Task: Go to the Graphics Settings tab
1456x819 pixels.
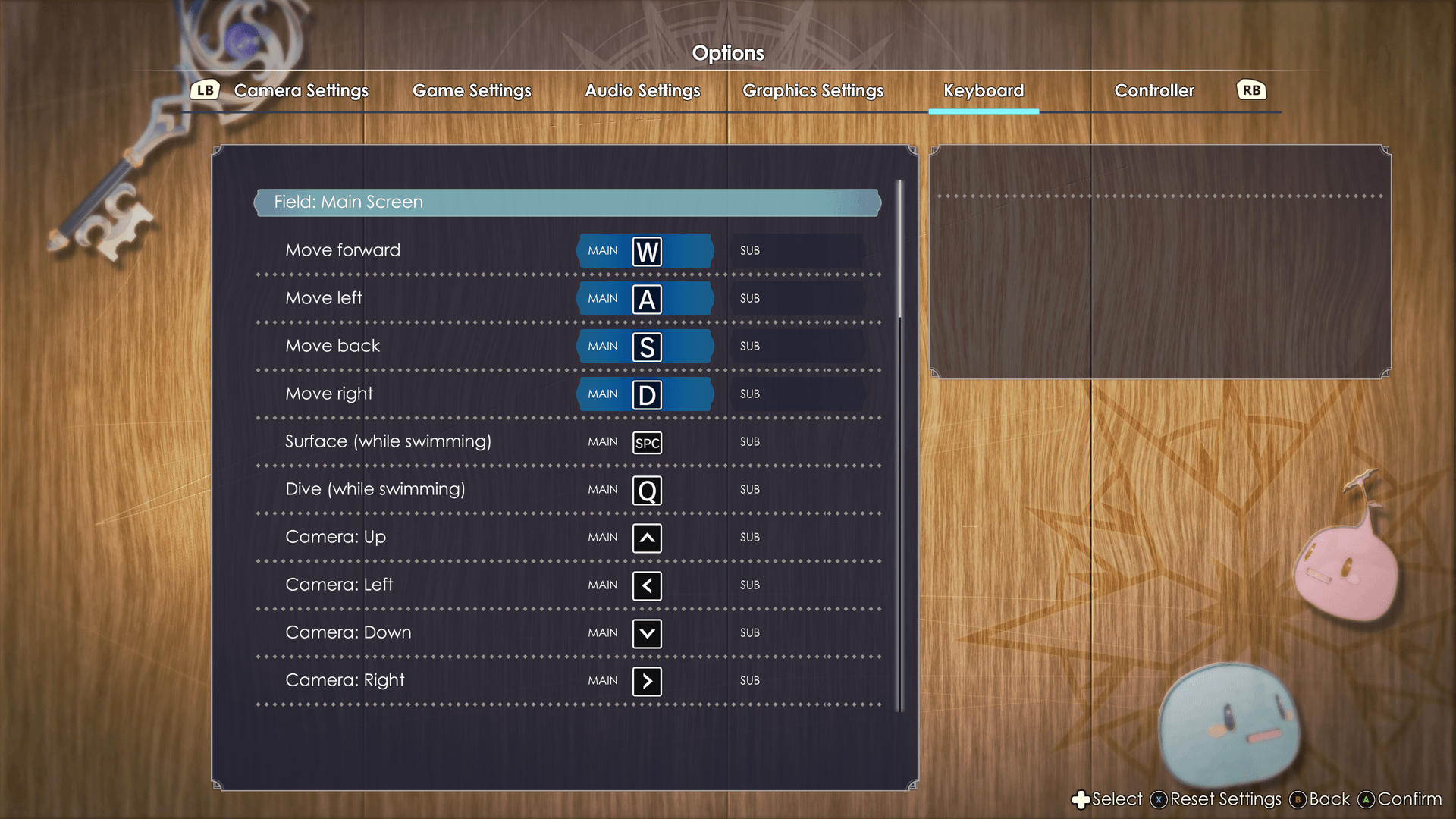Action: [x=813, y=91]
